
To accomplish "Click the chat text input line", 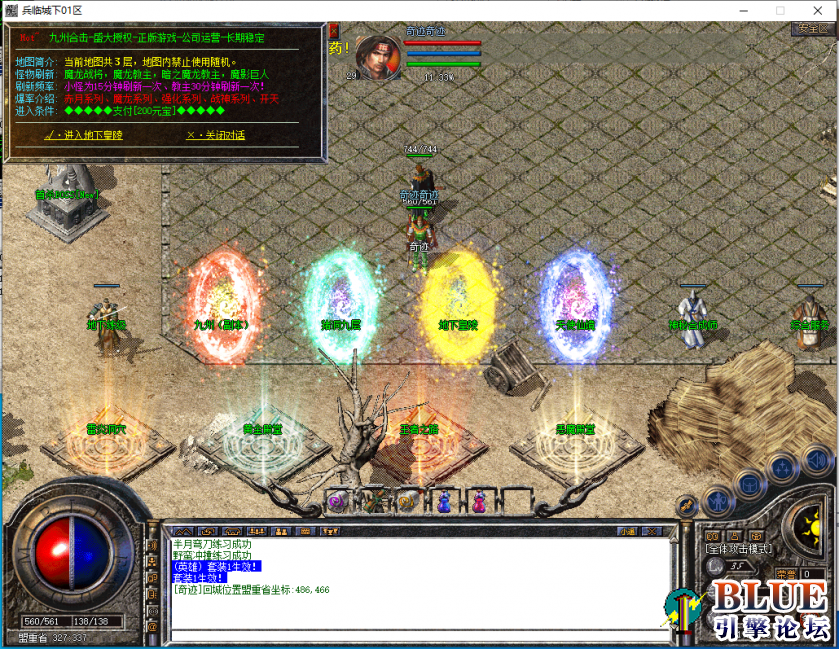I will click(415, 634).
